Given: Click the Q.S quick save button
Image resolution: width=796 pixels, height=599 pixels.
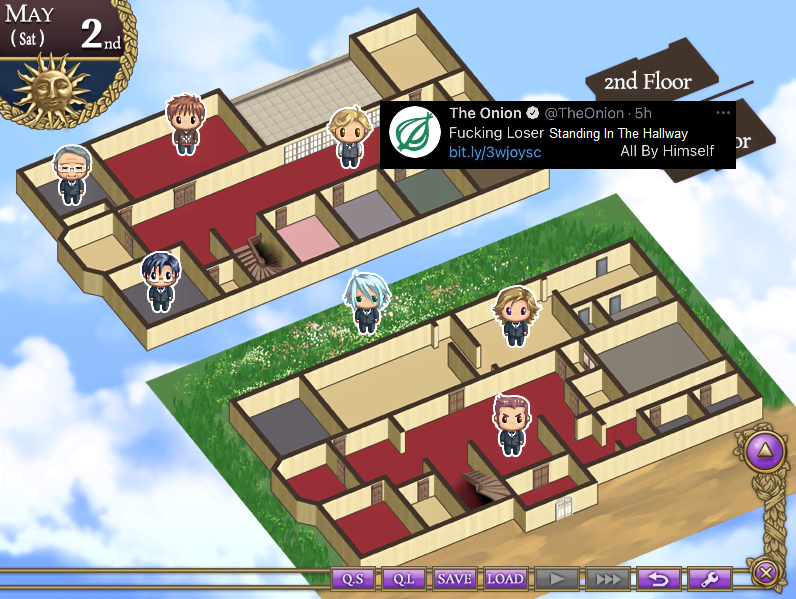Looking at the screenshot, I should (x=352, y=579).
